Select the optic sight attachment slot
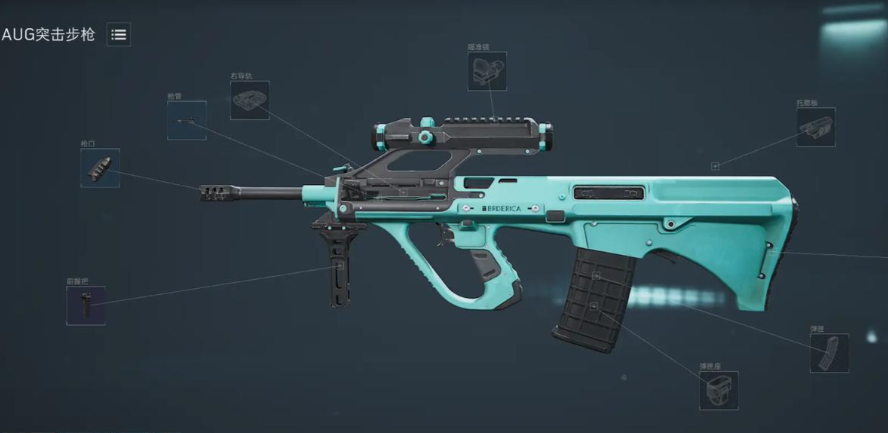The height and width of the screenshot is (433, 888). coord(487,72)
